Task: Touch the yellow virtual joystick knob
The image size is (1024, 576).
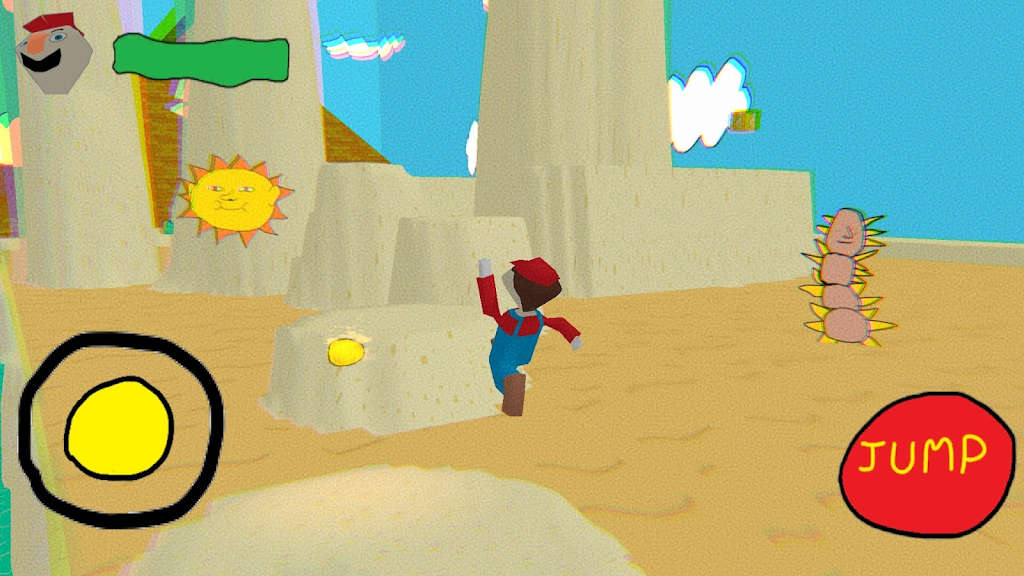Action: click(119, 428)
